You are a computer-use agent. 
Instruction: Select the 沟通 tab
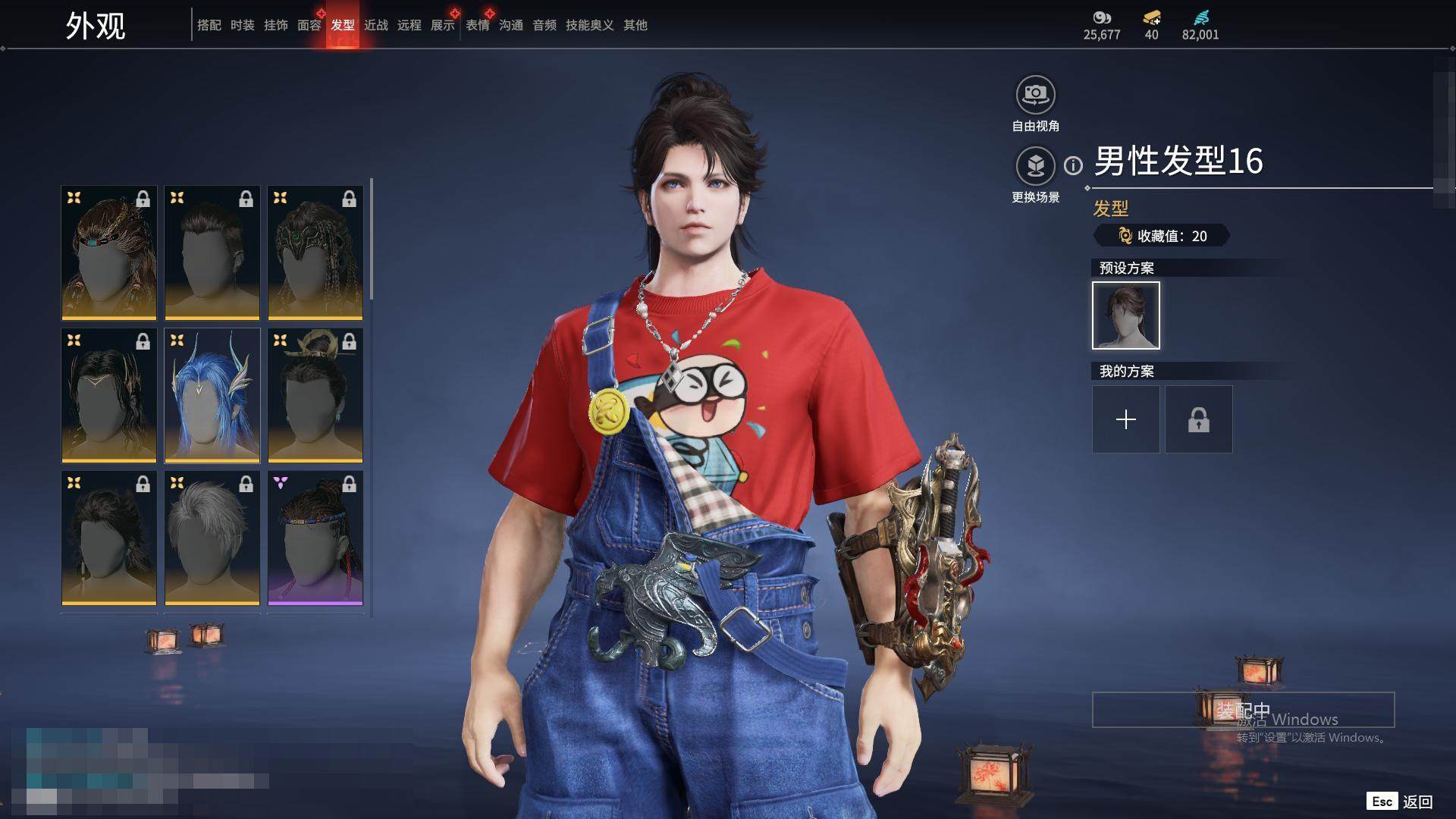pyautogui.click(x=510, y=25)
